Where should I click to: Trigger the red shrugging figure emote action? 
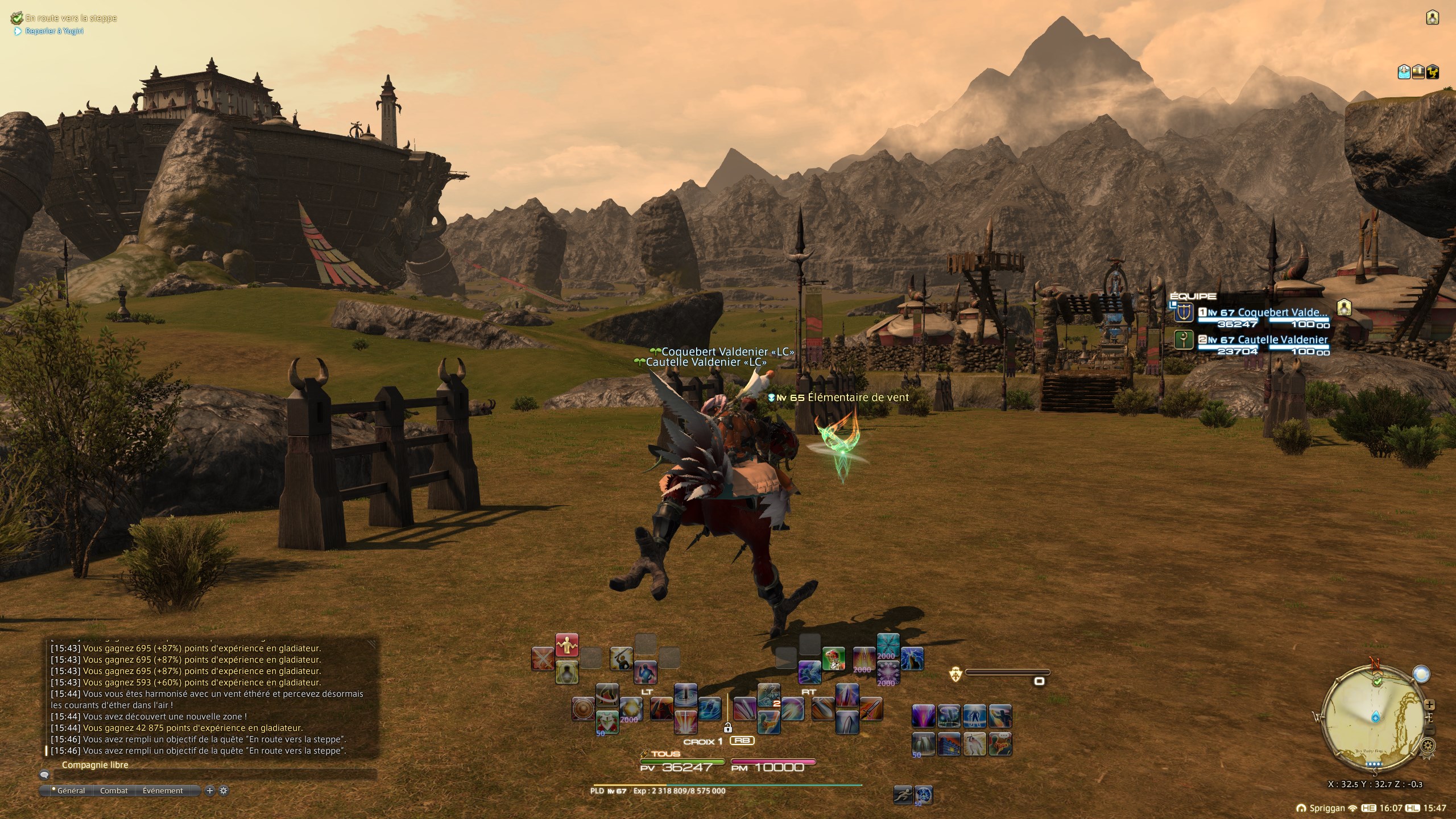[566, 645]
